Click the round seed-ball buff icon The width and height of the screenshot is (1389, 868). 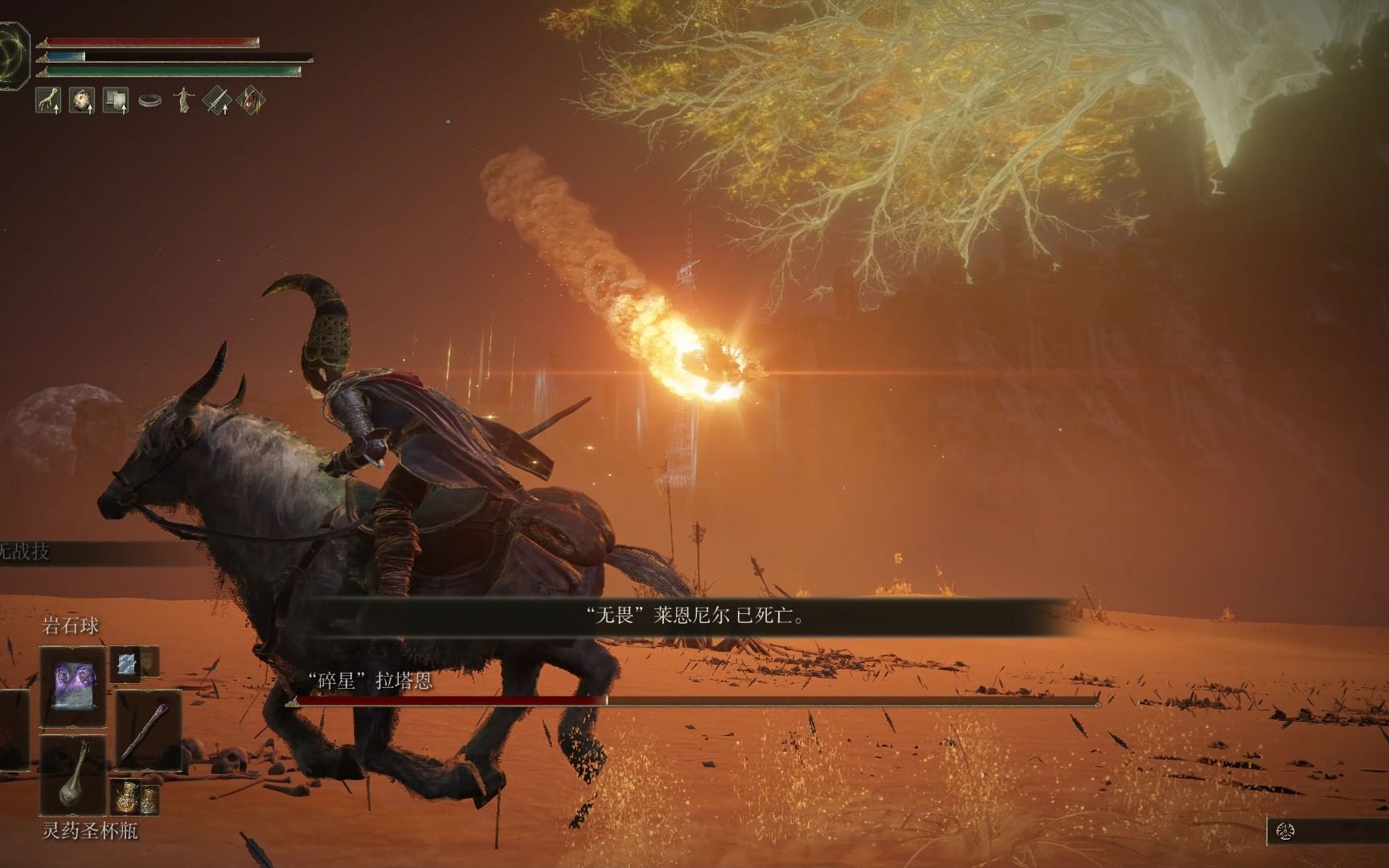click(x=81, y=100)
